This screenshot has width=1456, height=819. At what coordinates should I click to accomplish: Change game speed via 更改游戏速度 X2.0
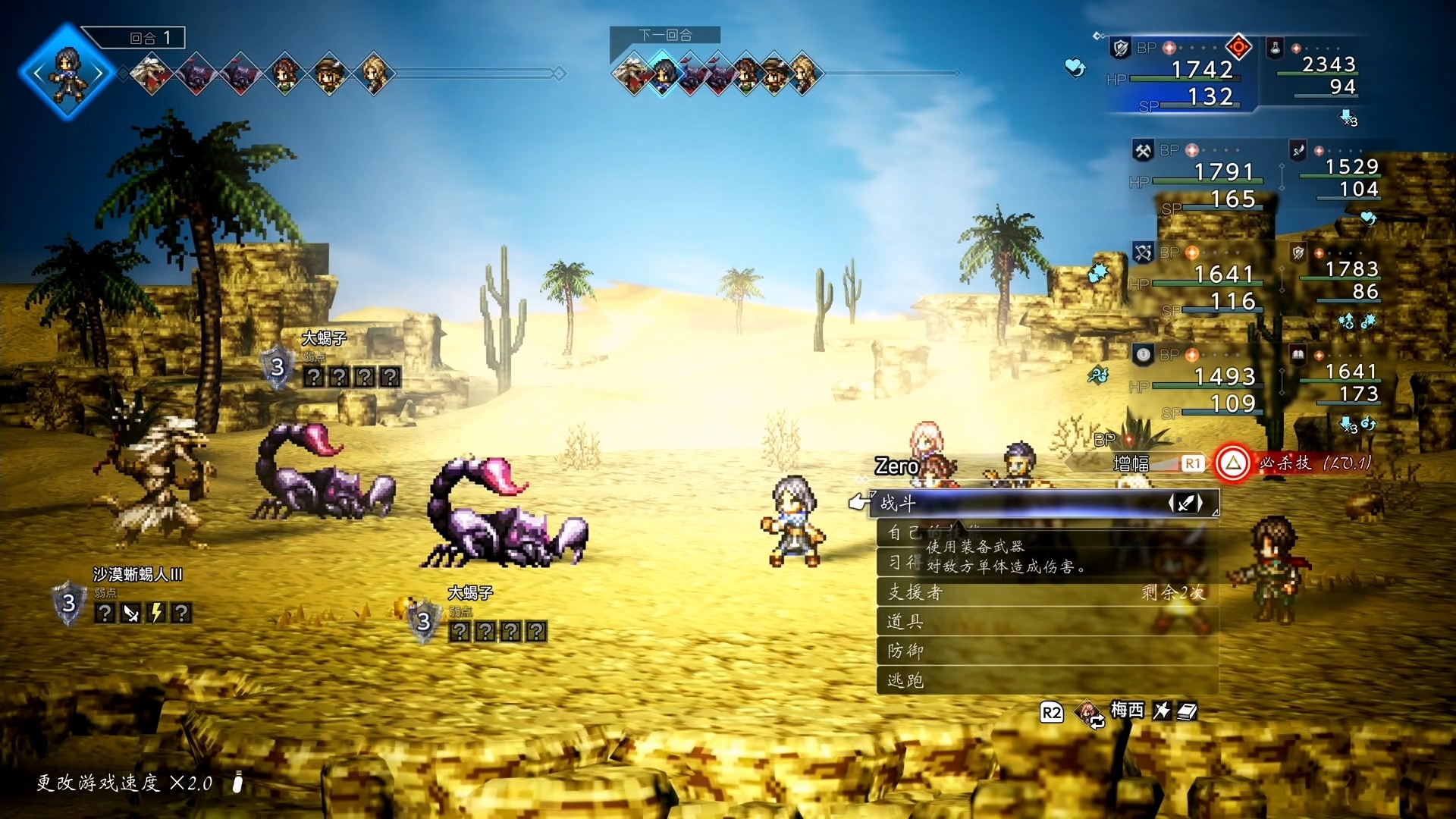pos(125,783)
